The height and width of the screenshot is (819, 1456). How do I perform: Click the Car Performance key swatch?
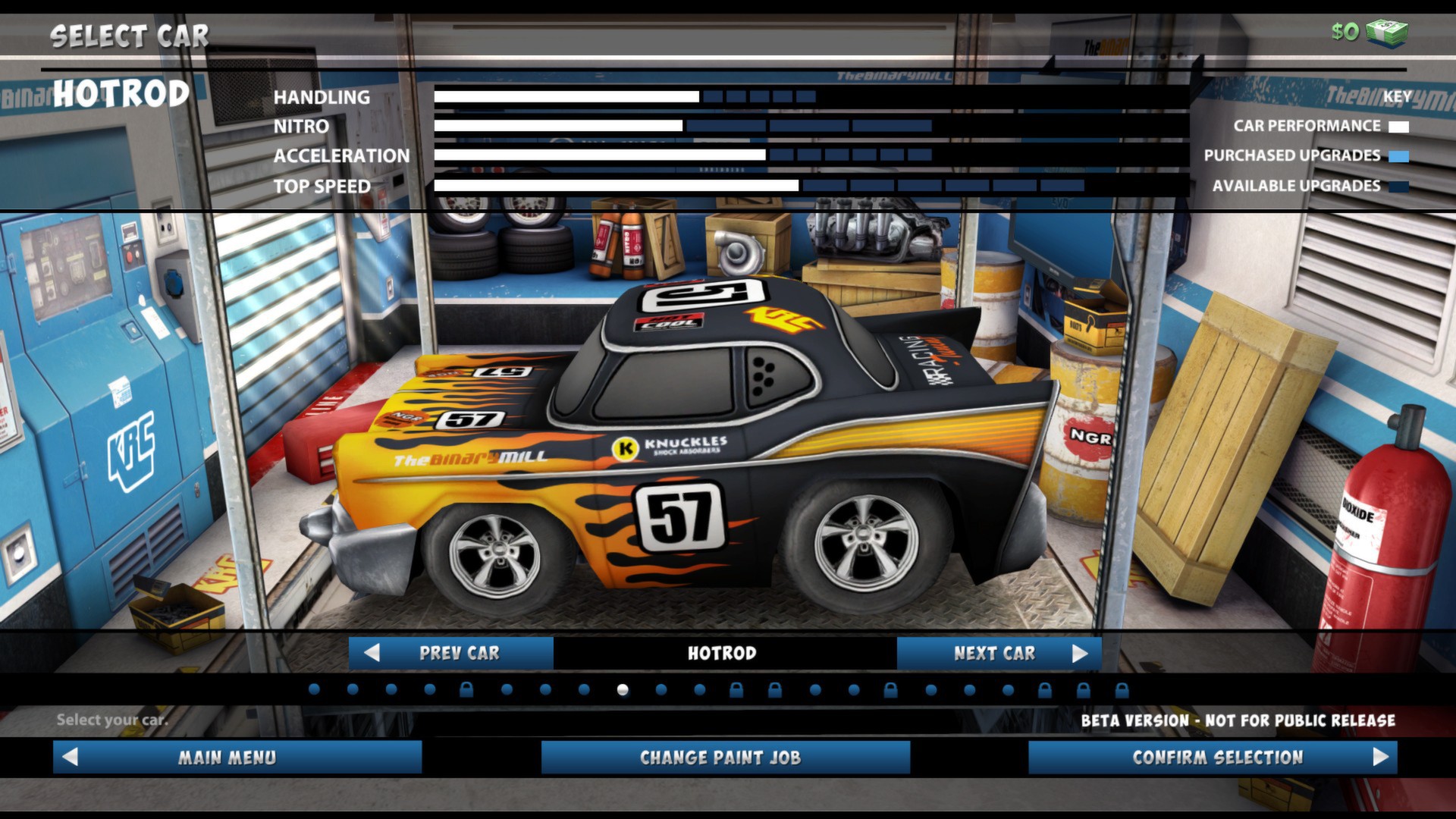click(x=1398, y=126)
